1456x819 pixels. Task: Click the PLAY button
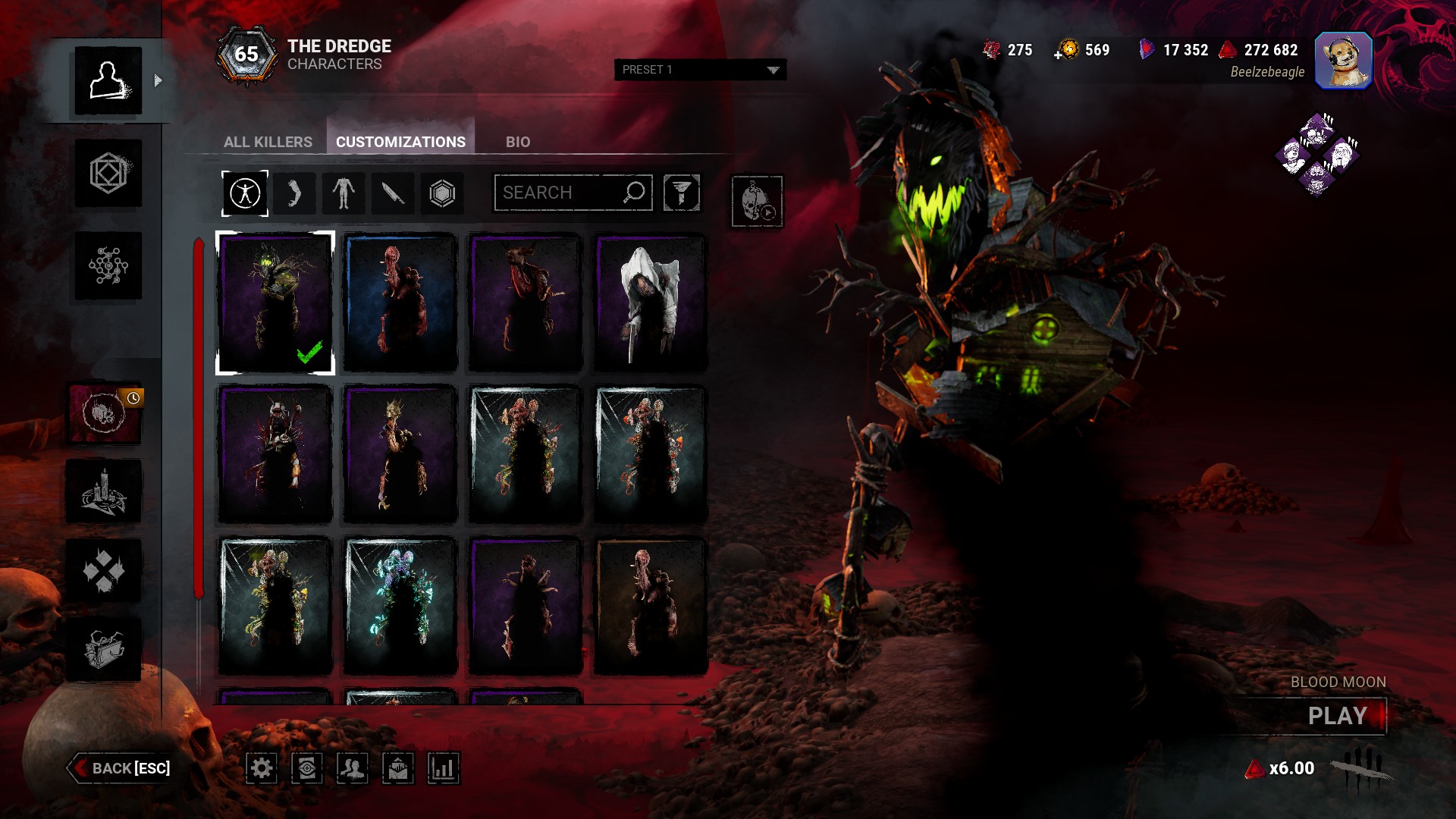[1337, 716]
